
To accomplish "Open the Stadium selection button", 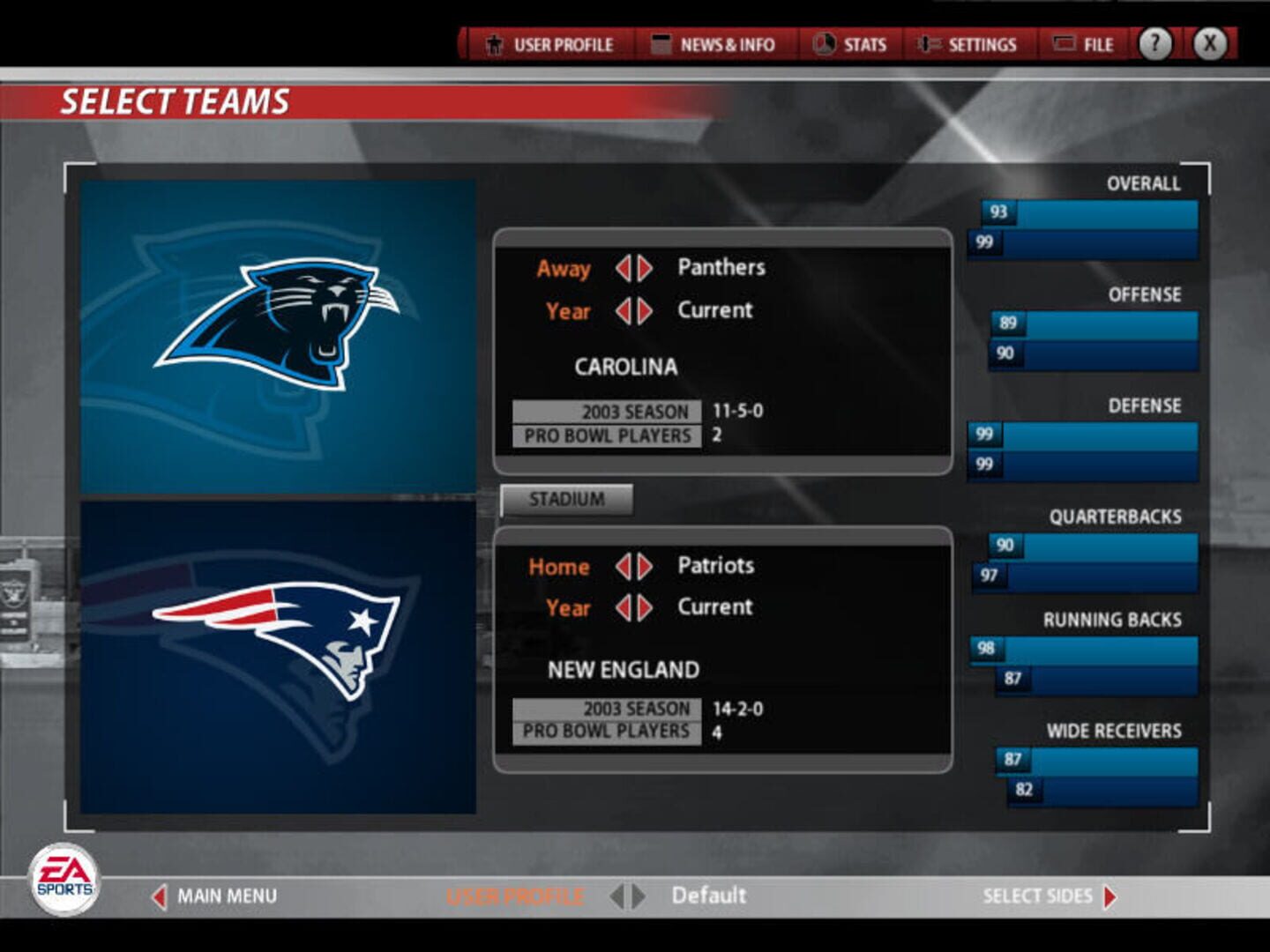I will (x=567, y=498).
